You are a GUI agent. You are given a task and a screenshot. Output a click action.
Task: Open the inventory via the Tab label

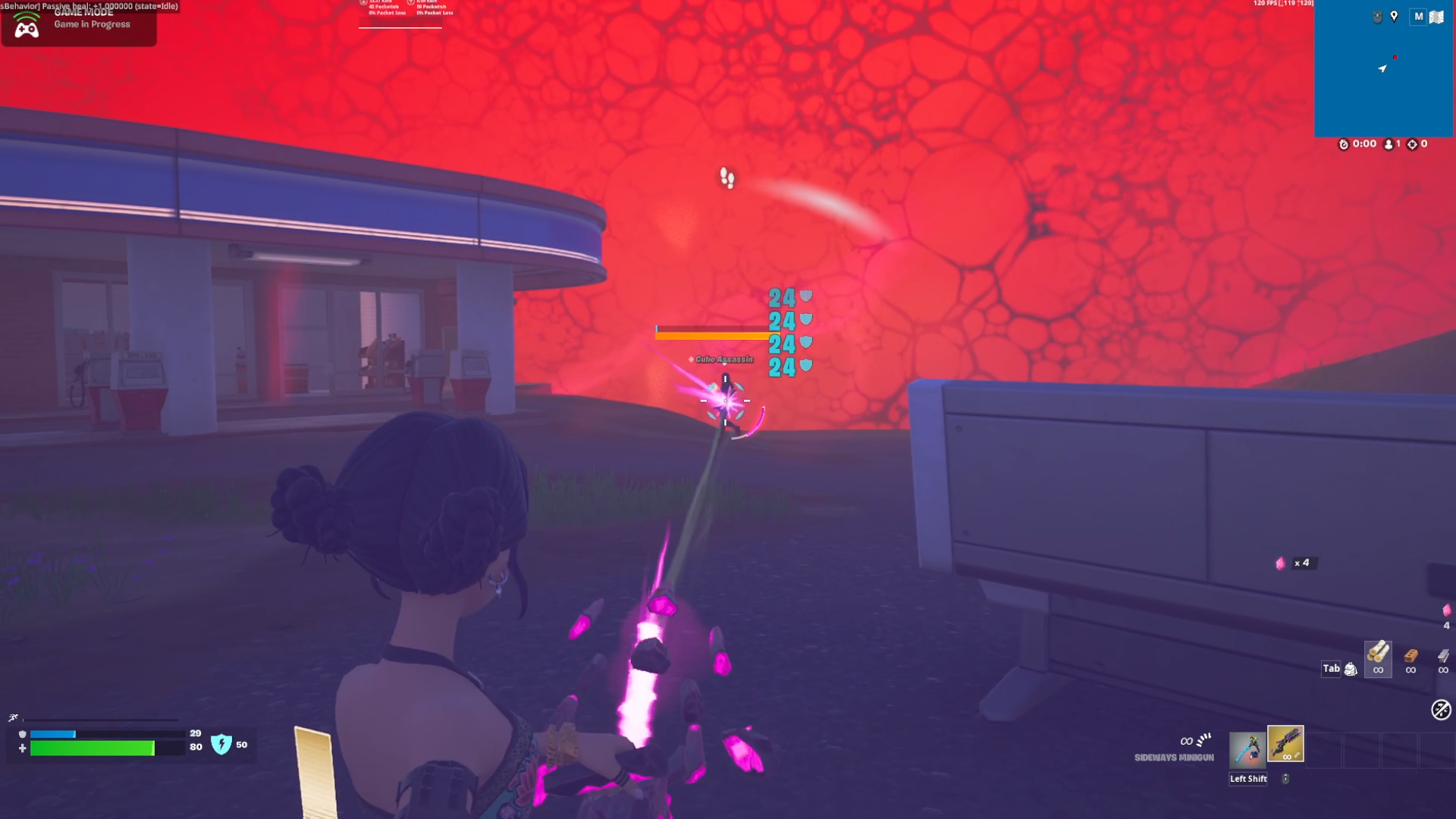coord(1329,669)
